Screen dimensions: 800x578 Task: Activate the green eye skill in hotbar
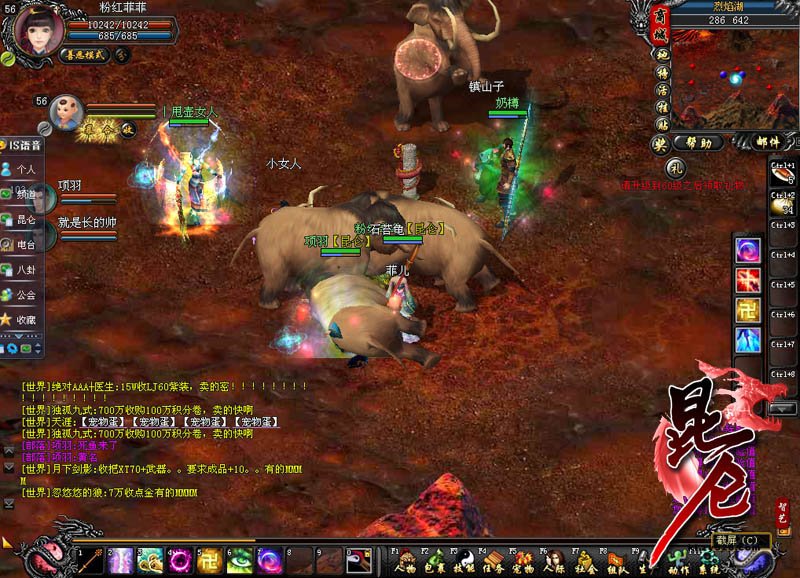point(241,561)
